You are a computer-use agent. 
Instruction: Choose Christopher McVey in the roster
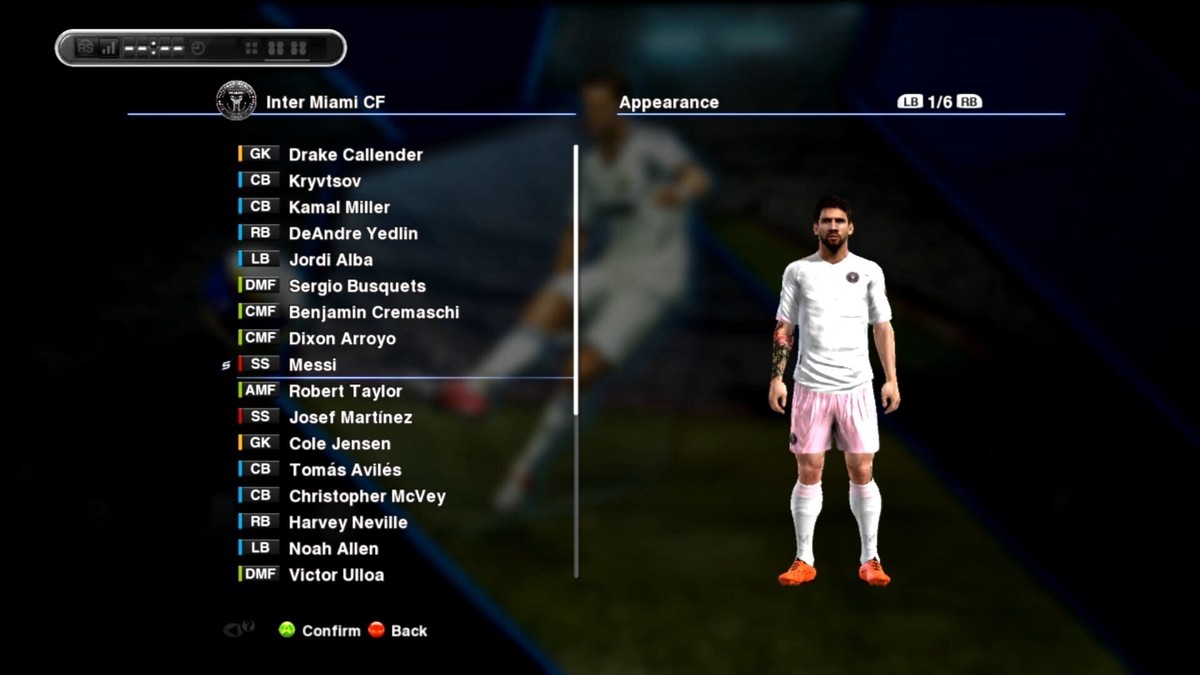[367, 496]
